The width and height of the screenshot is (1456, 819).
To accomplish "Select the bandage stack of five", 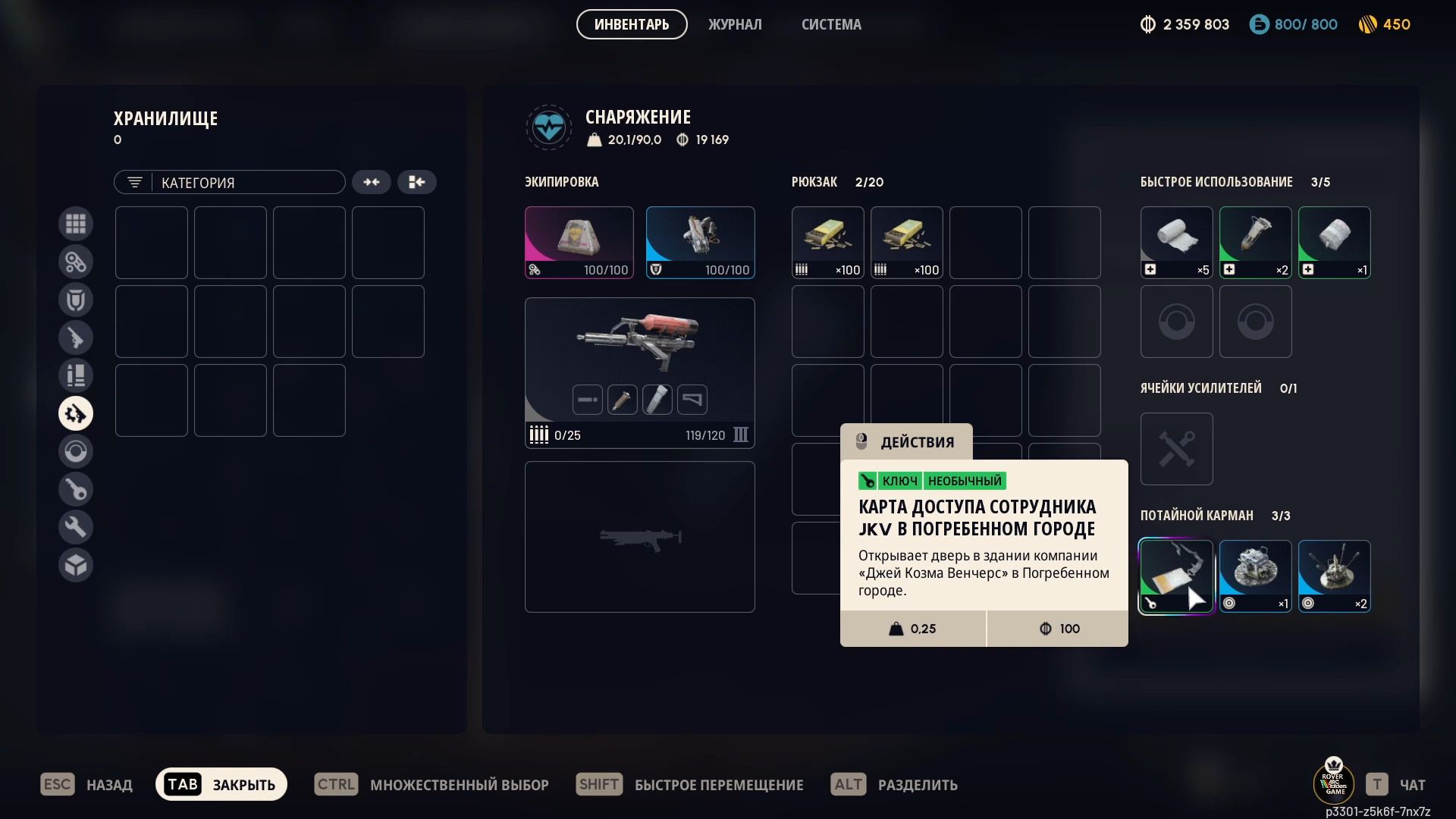I will coord(1177,243).
